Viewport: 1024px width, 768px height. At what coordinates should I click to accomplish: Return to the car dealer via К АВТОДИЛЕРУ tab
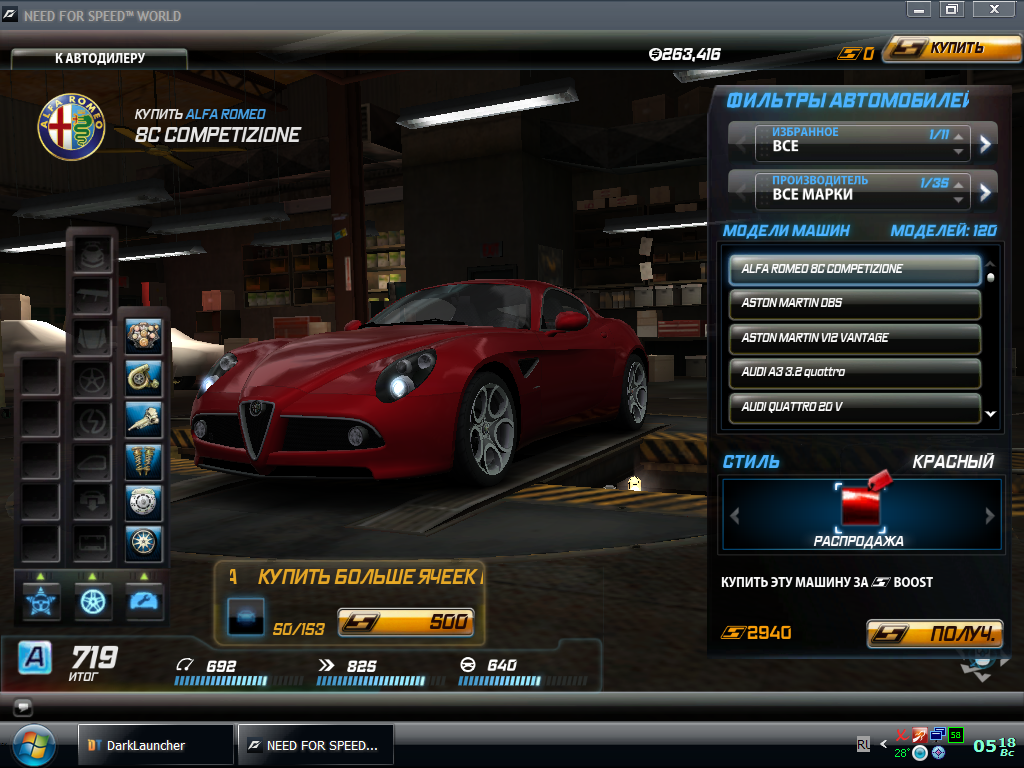(x=99, y=58)
